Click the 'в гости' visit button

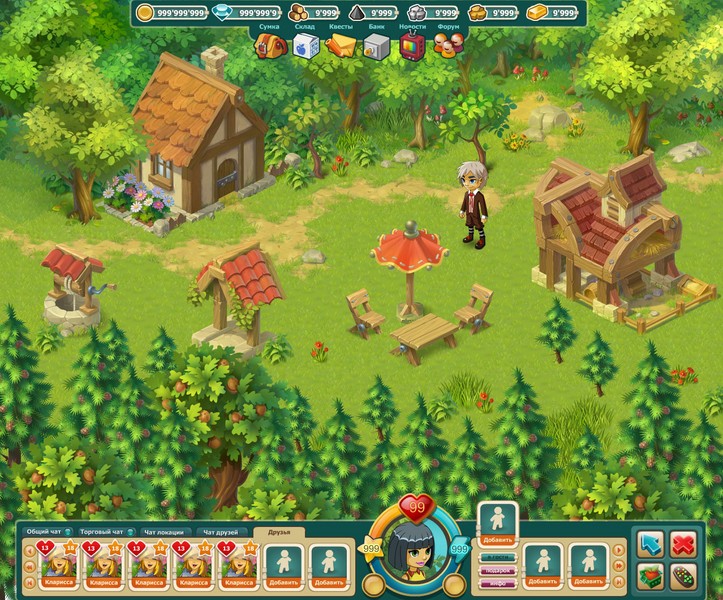point(496,558)
